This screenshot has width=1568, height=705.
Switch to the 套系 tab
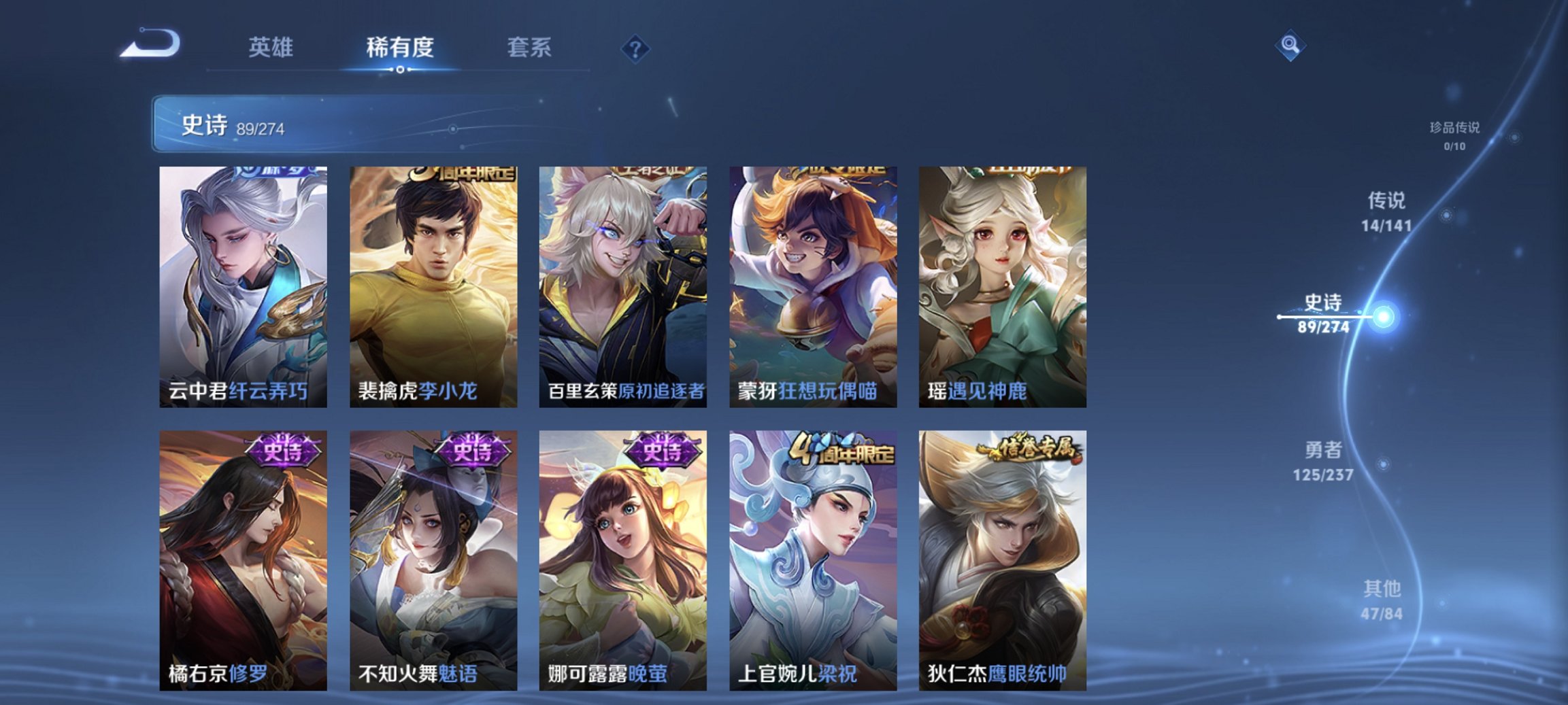click(528, 48)
